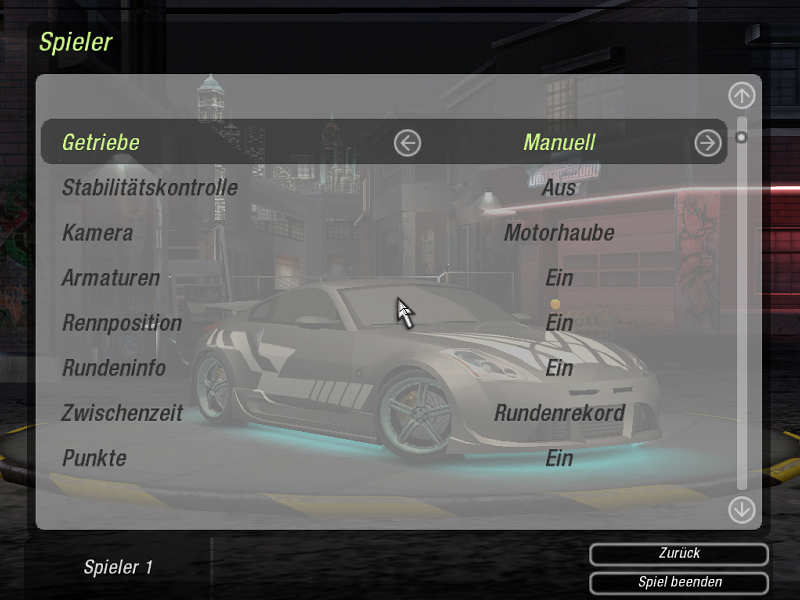Select the Stabilitätskontrolle setting
This screenshot has height=600, width=800.
click(x=150, y=187)
